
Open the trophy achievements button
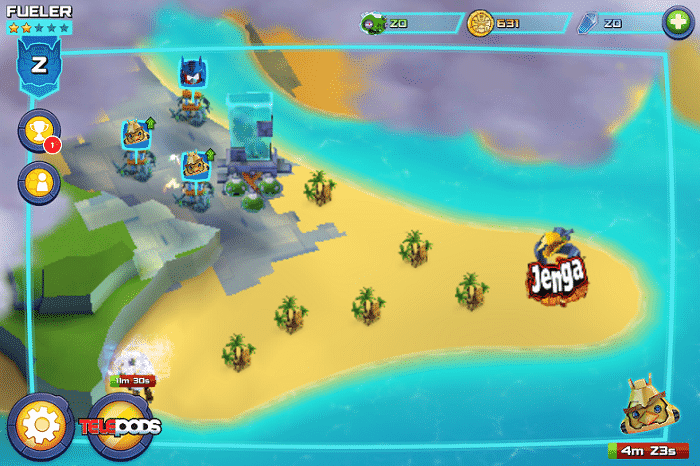pos(40,130)
